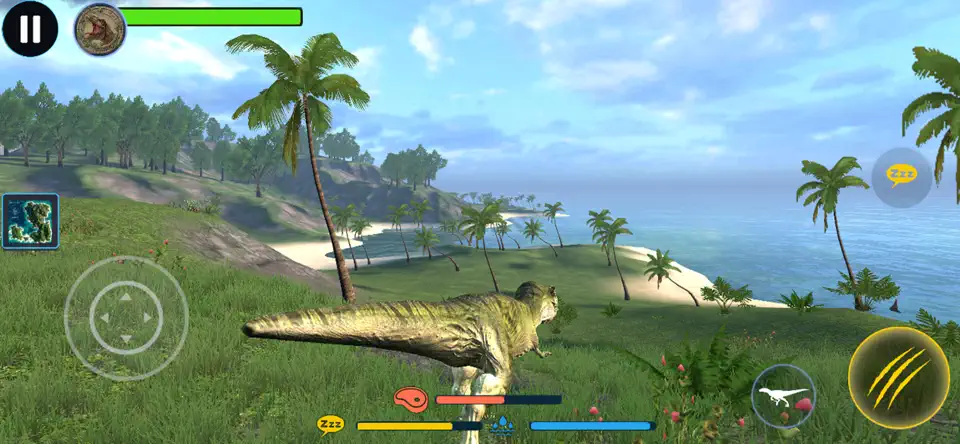This screenshot has width=960, height=444.
Task: Pause the game with the pause button
Action: click(30, 29)
